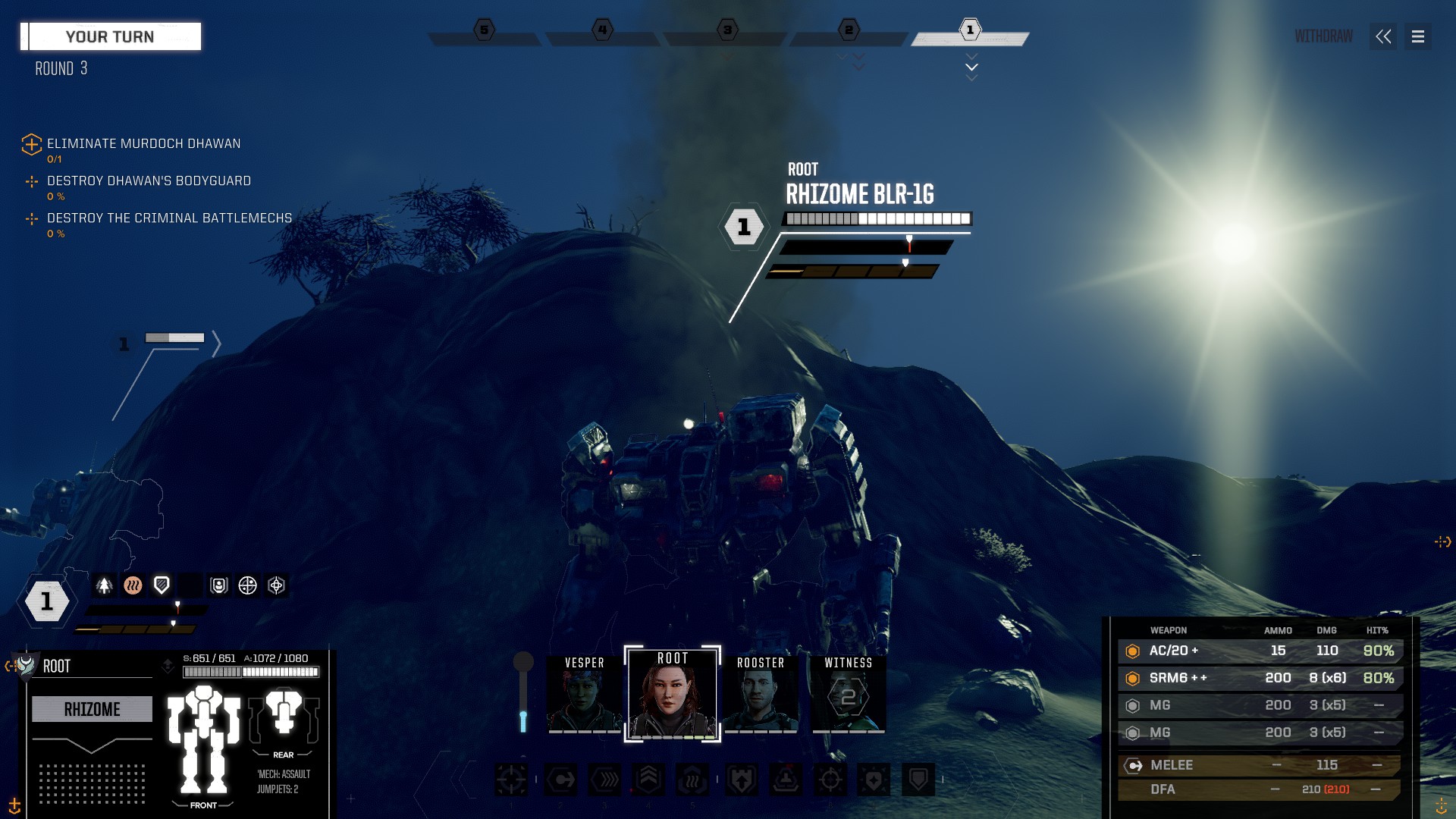
Task: Select the attack action icon
Action: coord(510,779)
